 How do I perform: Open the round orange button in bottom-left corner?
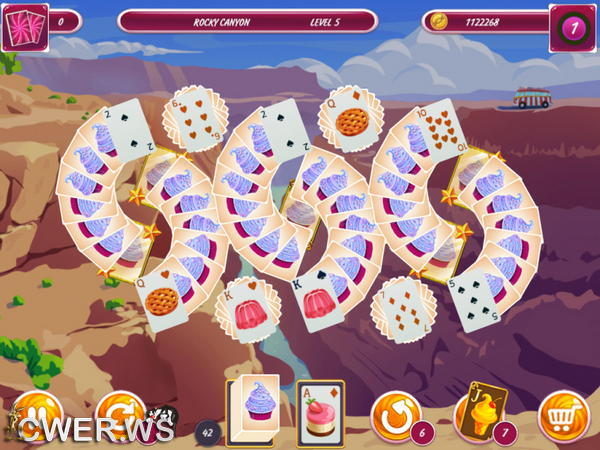pos(34,414)
